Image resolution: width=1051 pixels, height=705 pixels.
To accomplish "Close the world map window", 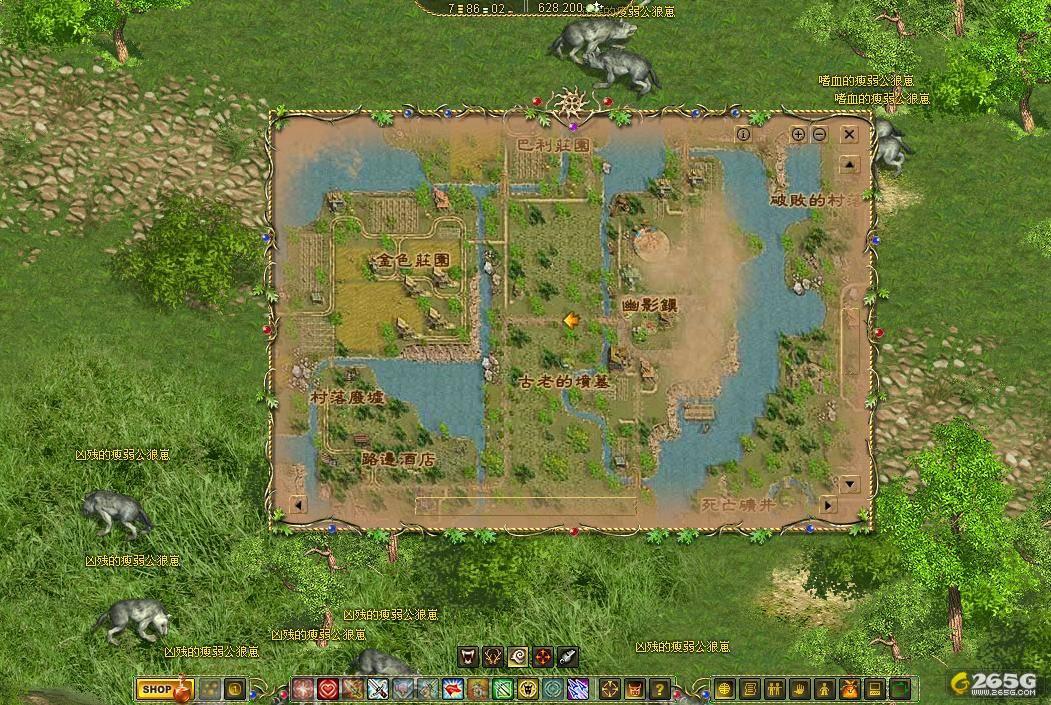I will pyautogui.click(x=849, y=134).
